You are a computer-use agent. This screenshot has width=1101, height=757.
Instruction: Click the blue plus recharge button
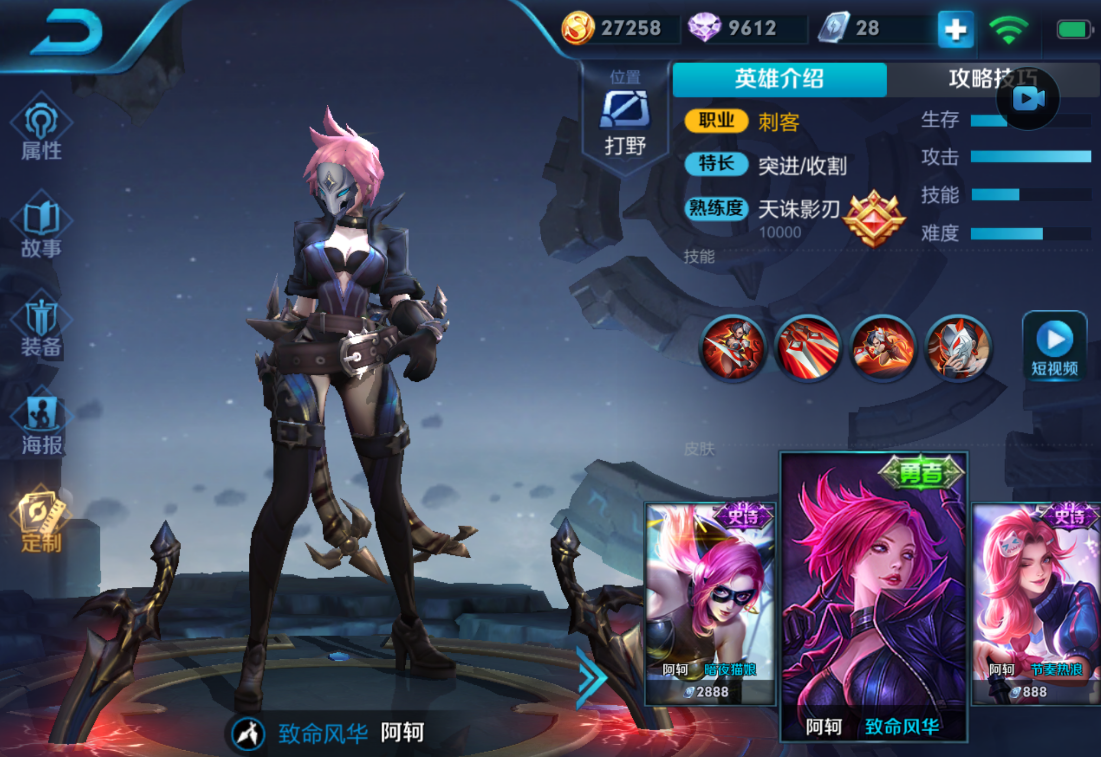click(955, 29)
